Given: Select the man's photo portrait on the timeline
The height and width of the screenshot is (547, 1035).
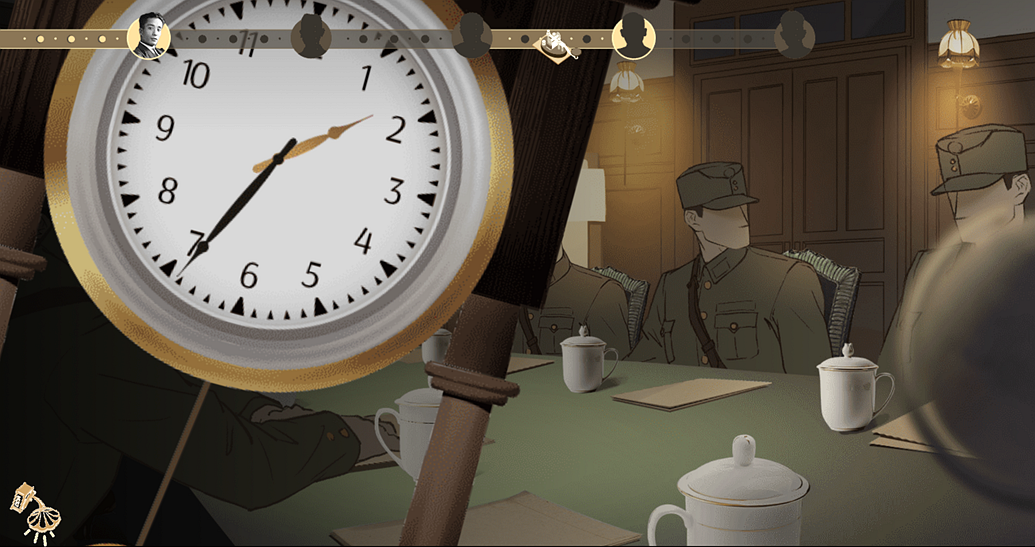Looking at the screenshot, I should 149,36.
